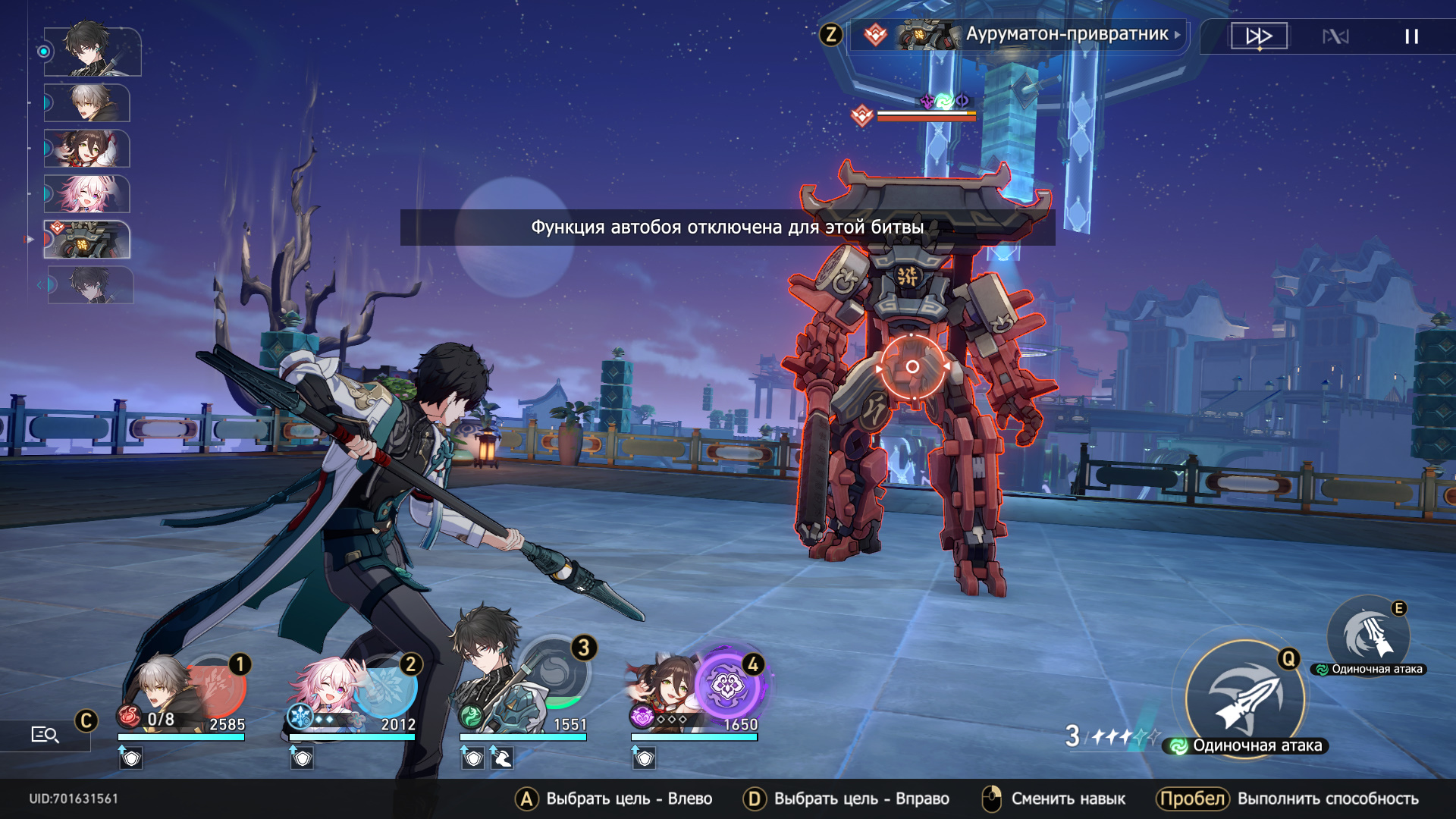Toggle the disabled auto-battle icon
The height and width of the screenshot is (819, 1456).
(x=1335, y=36)
